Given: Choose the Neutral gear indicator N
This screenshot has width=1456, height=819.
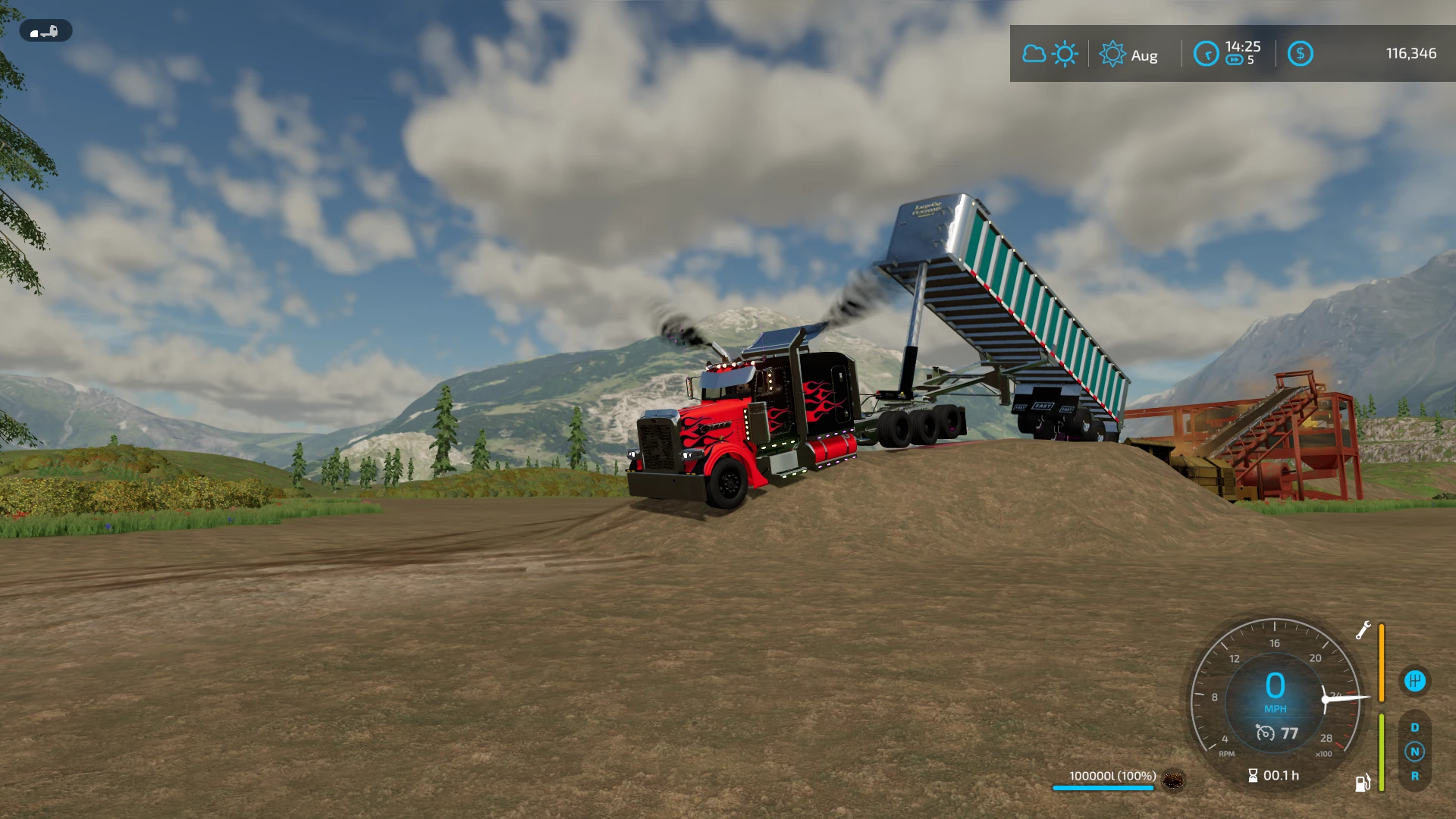Looking at the screenshot, I should pos(1414,752).
